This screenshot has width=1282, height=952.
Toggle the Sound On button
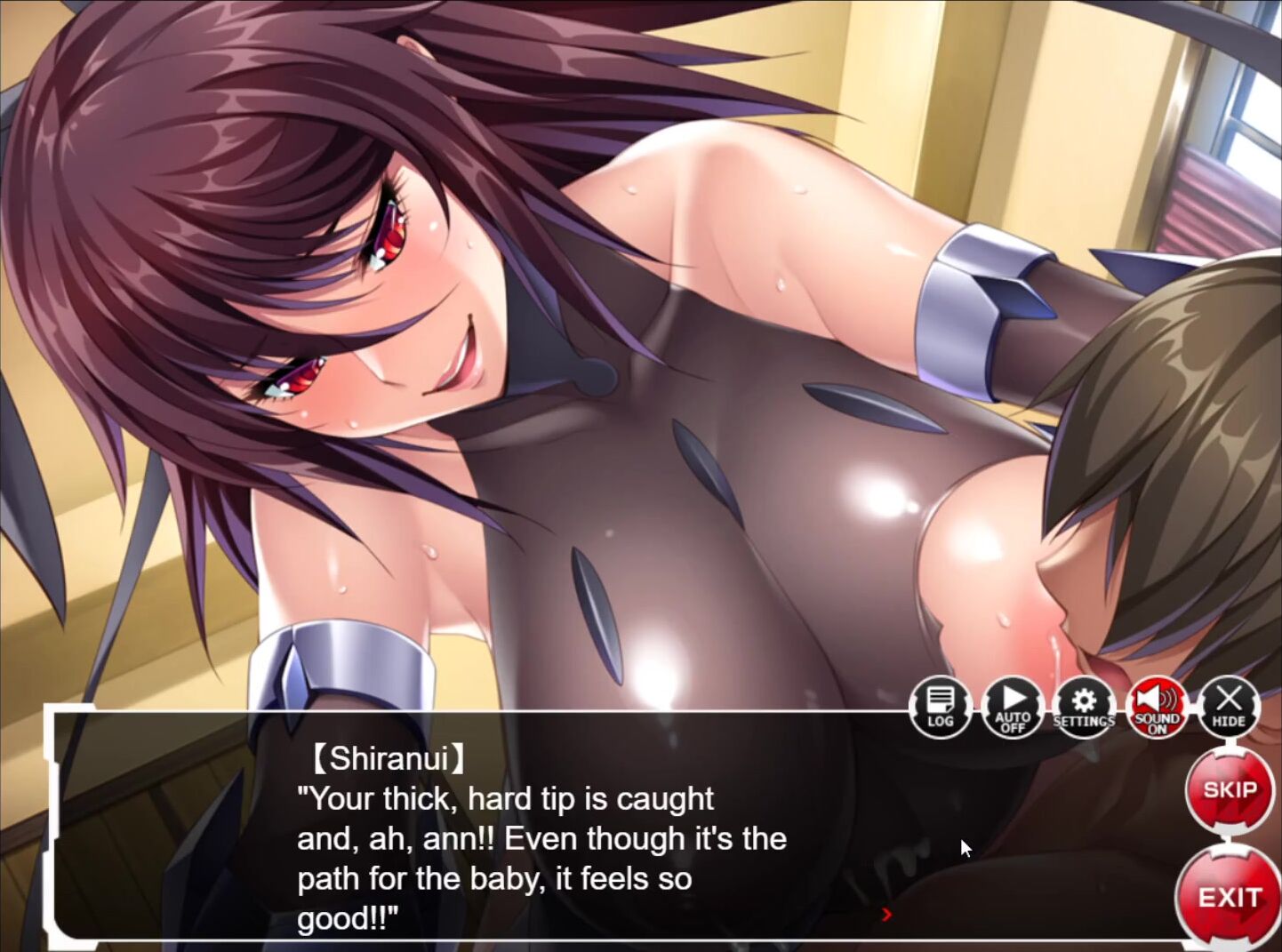point(1156,708)
